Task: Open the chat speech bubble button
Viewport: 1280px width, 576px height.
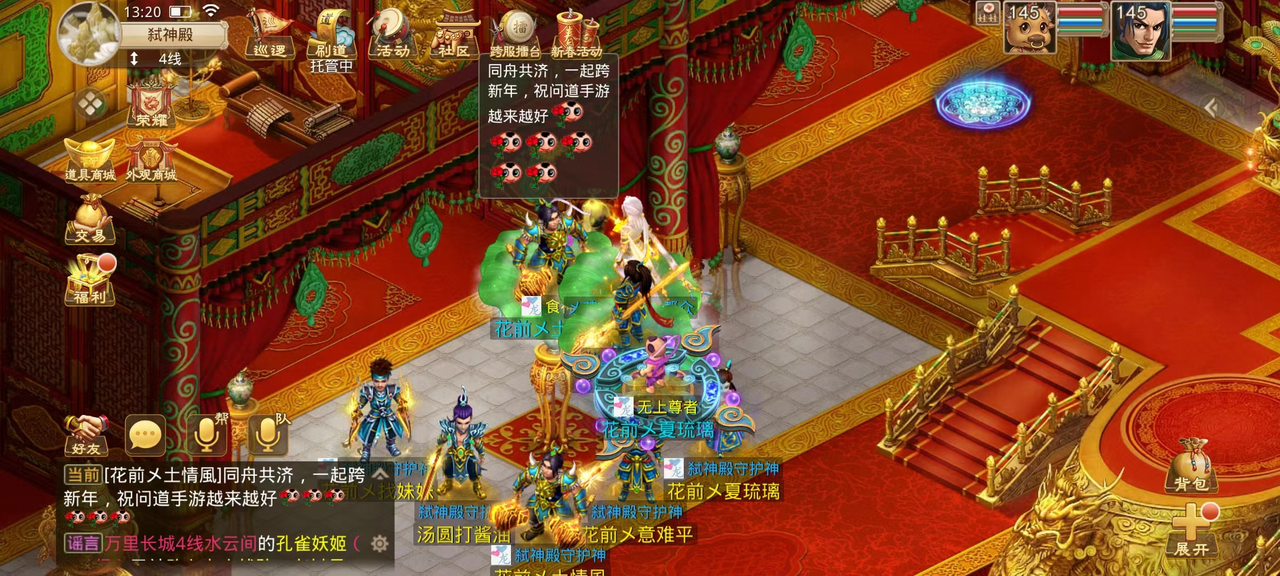Action: coord(145,434)
